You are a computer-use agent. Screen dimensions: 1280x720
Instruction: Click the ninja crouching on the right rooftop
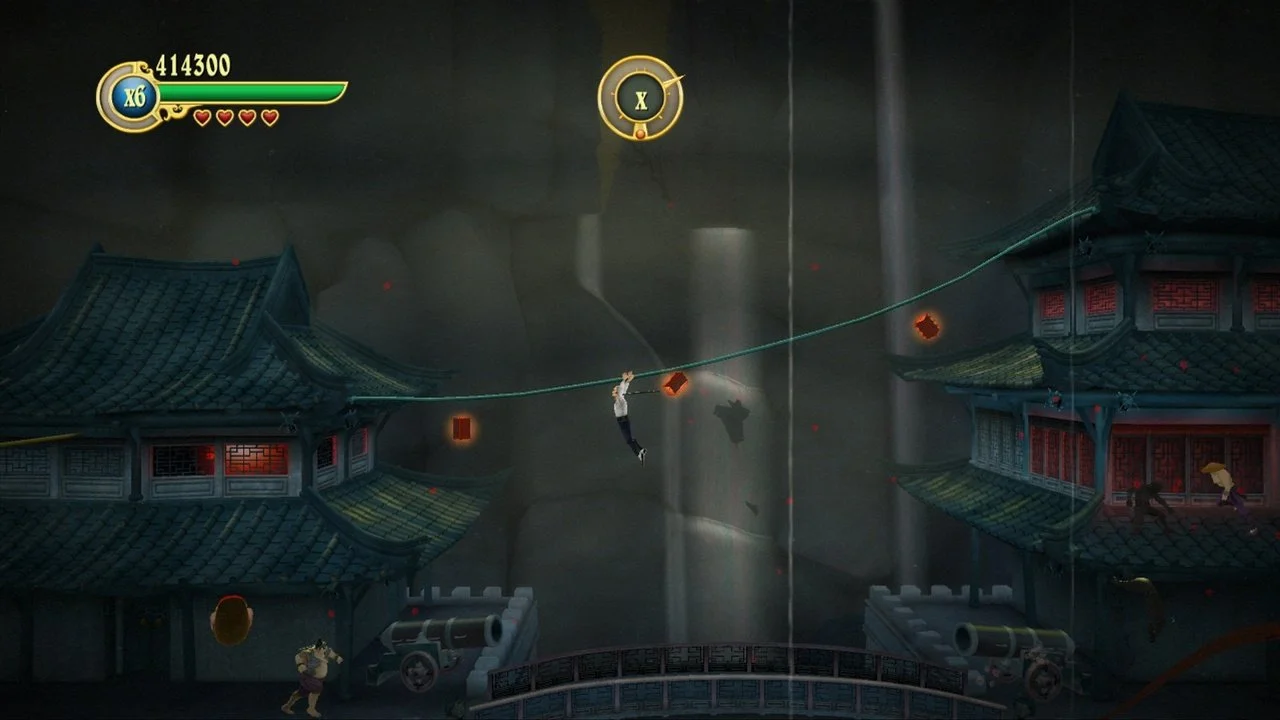click(1152, 500)
